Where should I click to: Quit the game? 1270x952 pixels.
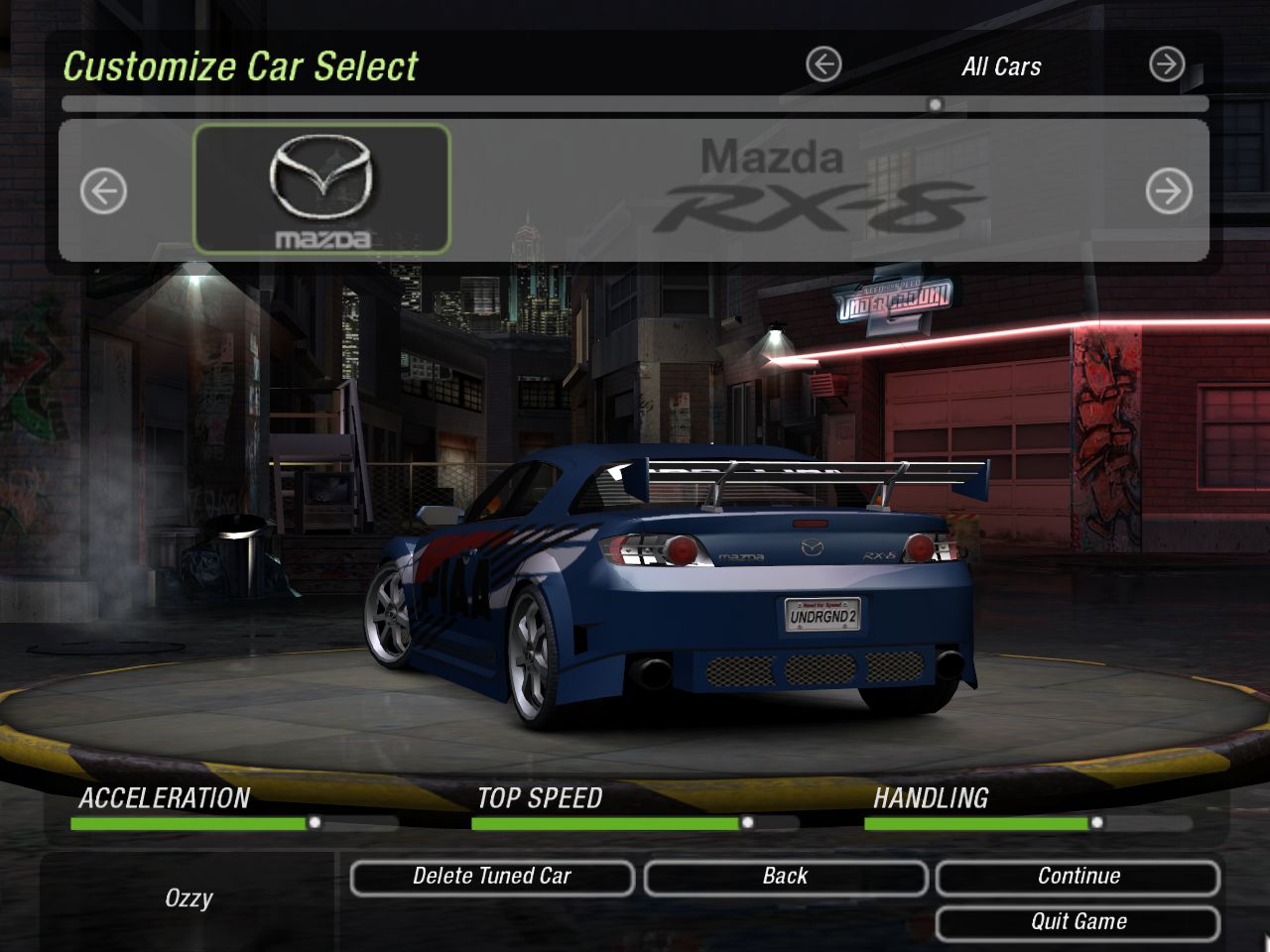click(1078, 922)
